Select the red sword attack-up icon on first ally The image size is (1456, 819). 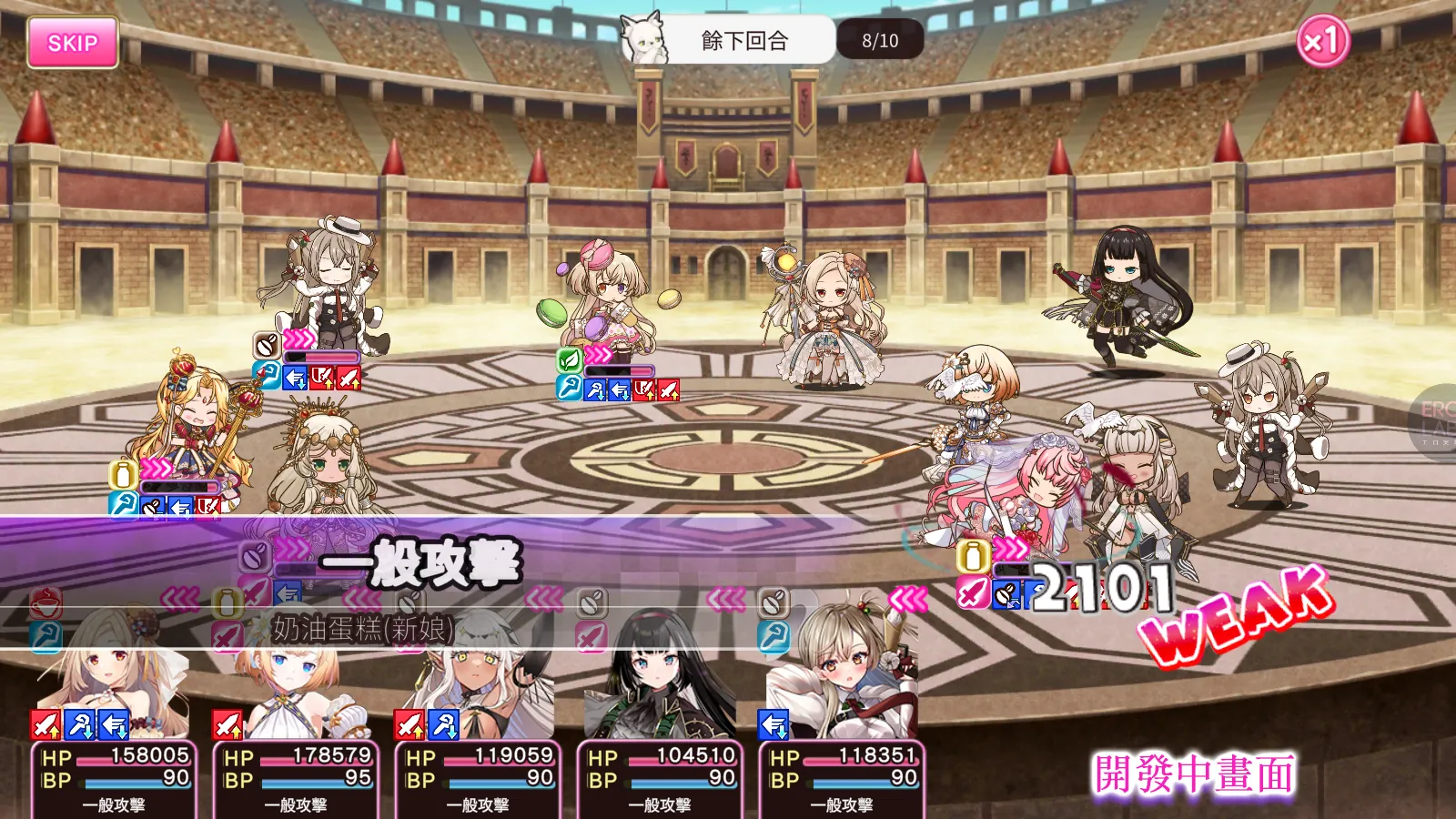point(45,723)
